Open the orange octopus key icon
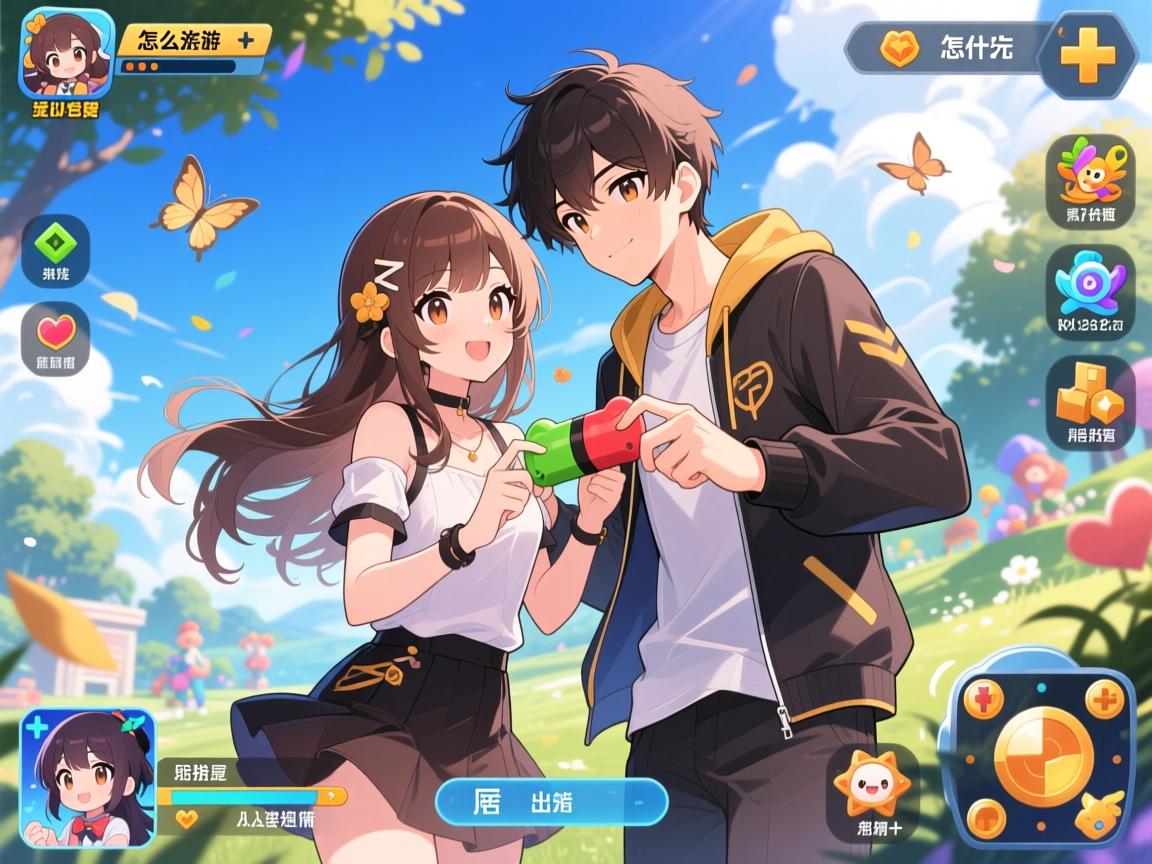This screenshot has width=1152, height=864. (1090, 174)
